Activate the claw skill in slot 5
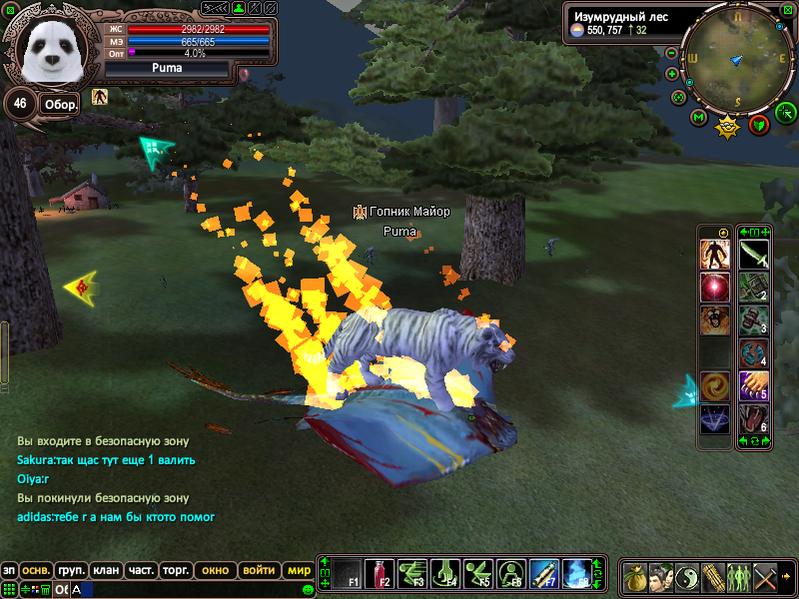 (753, 386)
